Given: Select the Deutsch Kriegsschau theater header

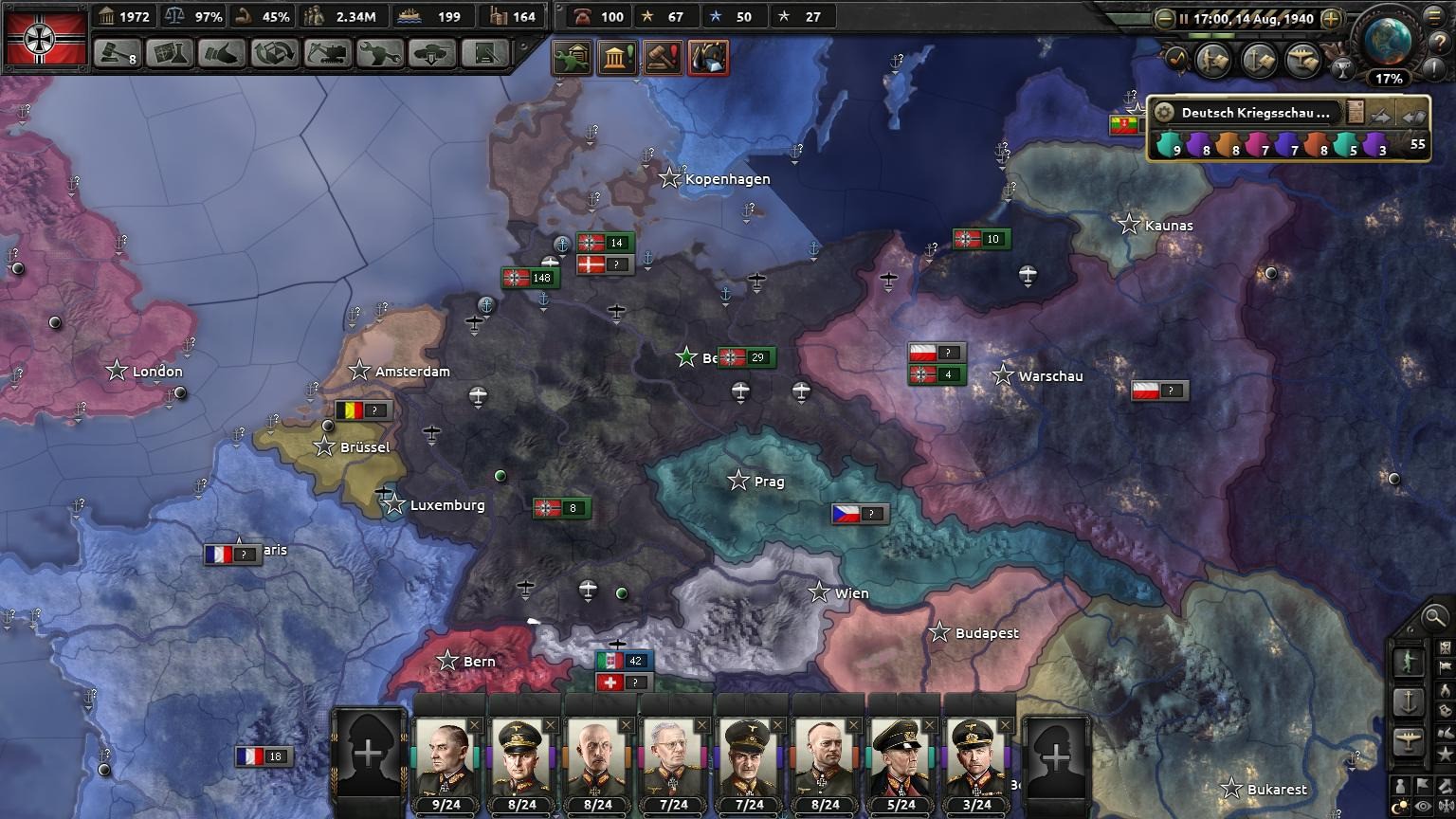Looking at the screenshot, I should coord(1254,113).
